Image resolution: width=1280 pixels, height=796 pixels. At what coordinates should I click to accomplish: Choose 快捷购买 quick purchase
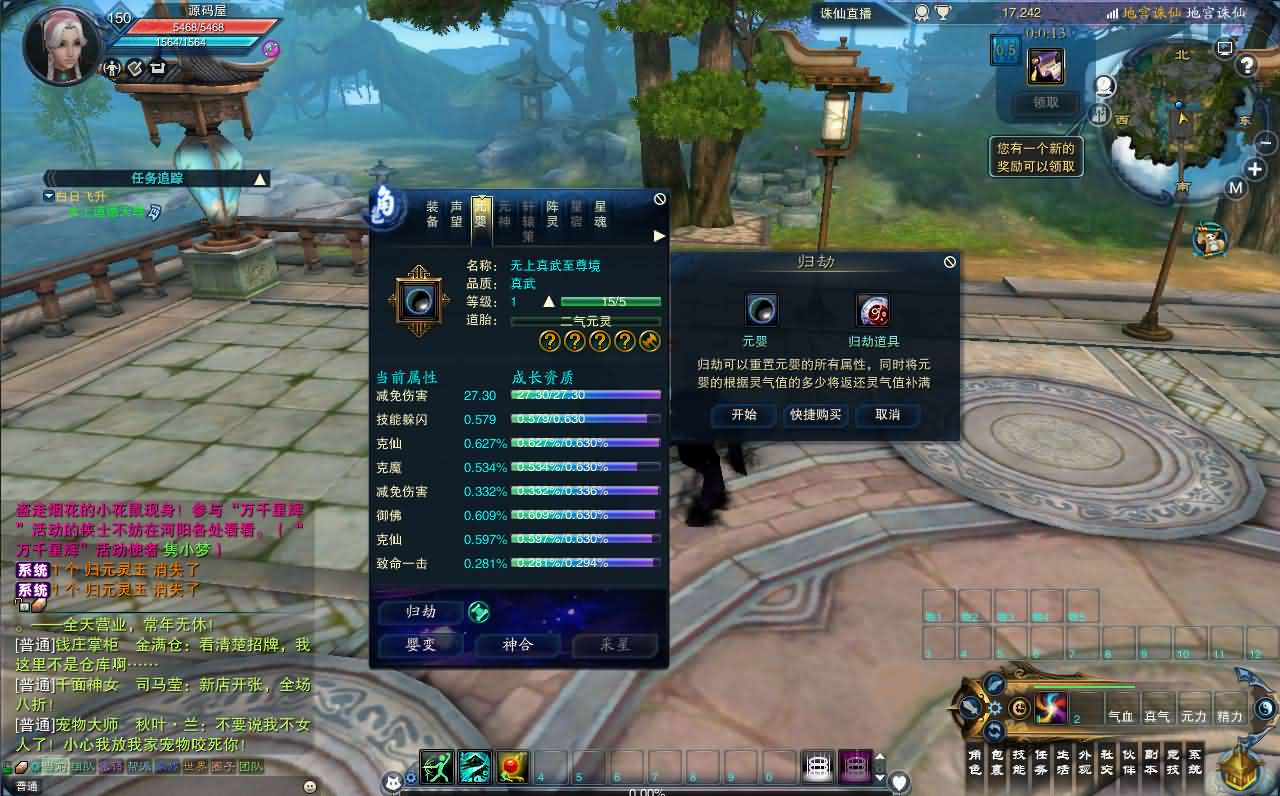click(815, 415)
